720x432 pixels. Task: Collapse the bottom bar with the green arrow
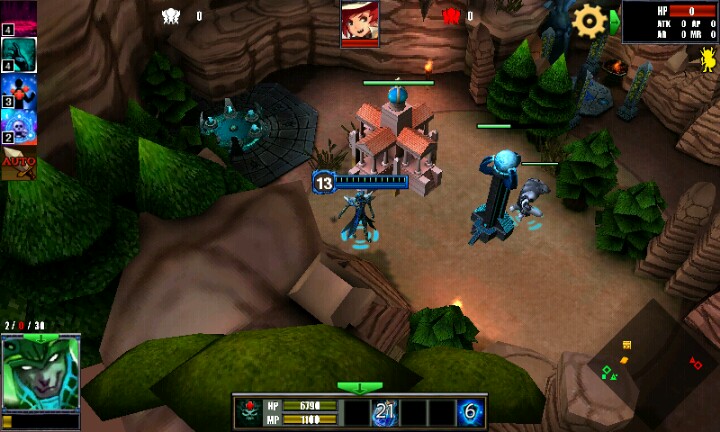[359, 387]
